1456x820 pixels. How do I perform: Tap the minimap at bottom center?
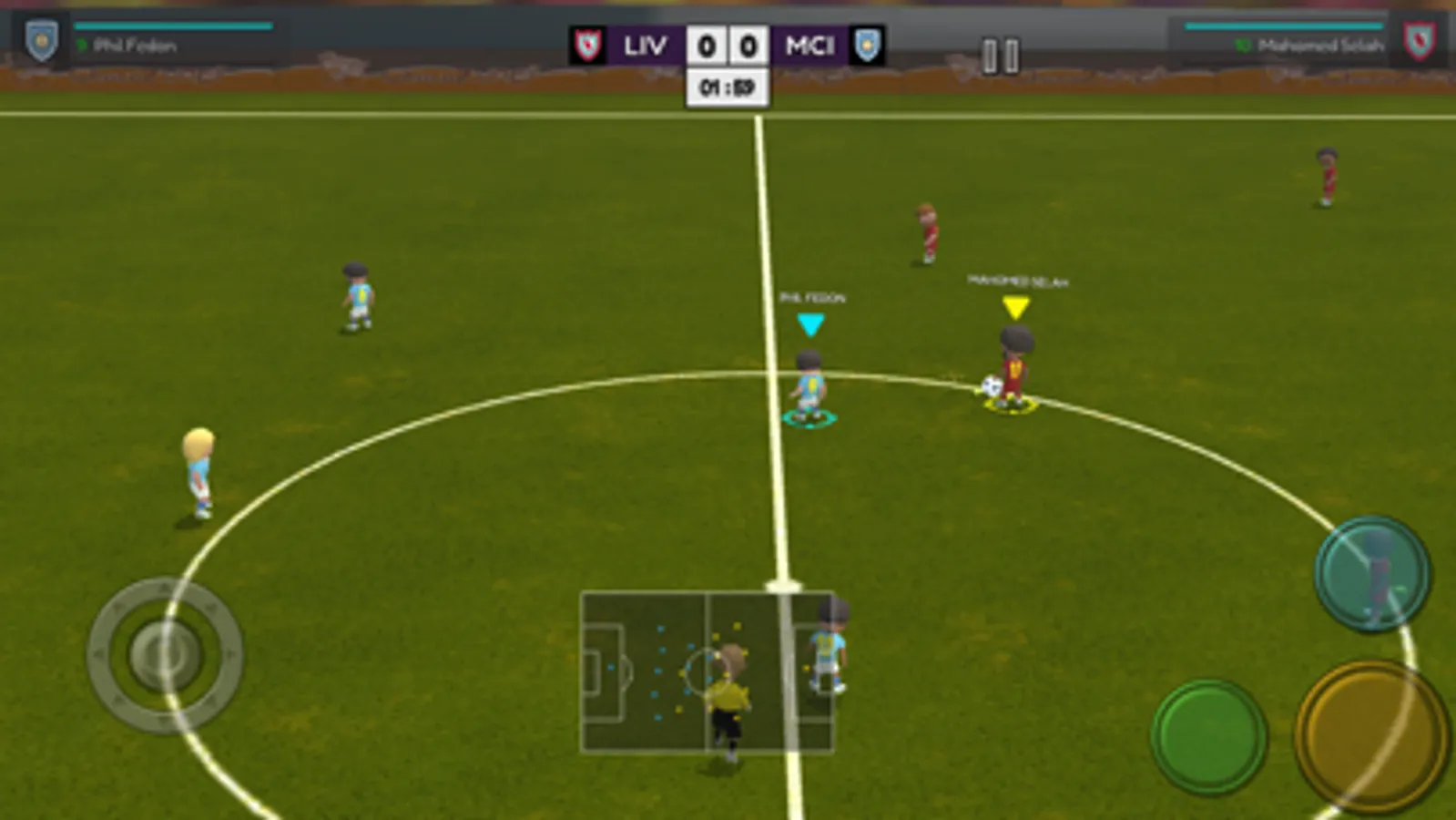tap(709, 671)
